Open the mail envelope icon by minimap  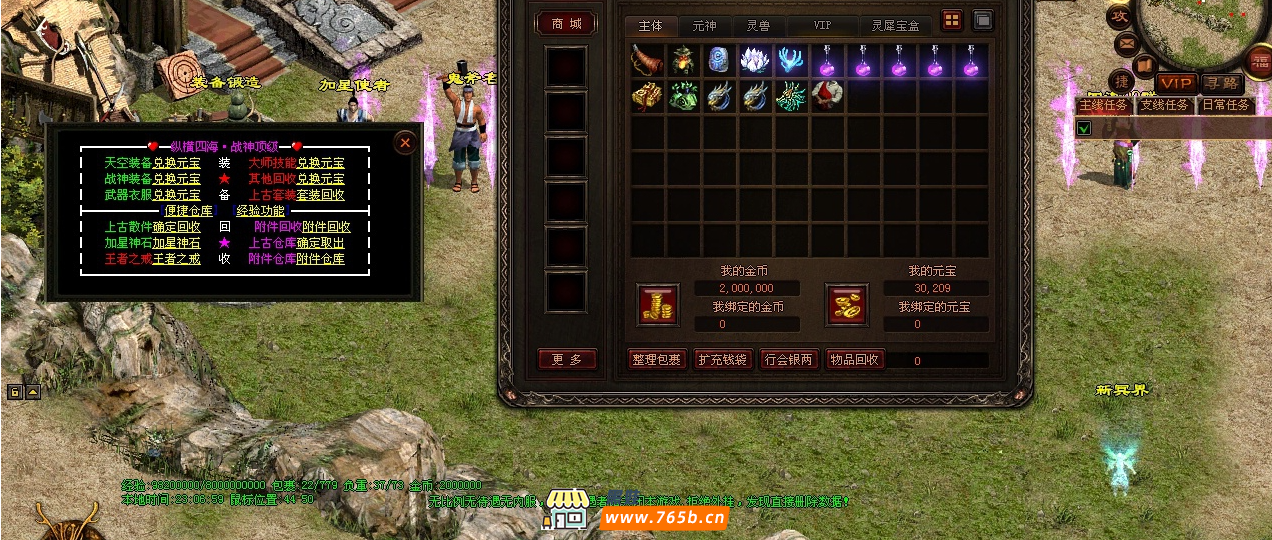point(1126,45)
